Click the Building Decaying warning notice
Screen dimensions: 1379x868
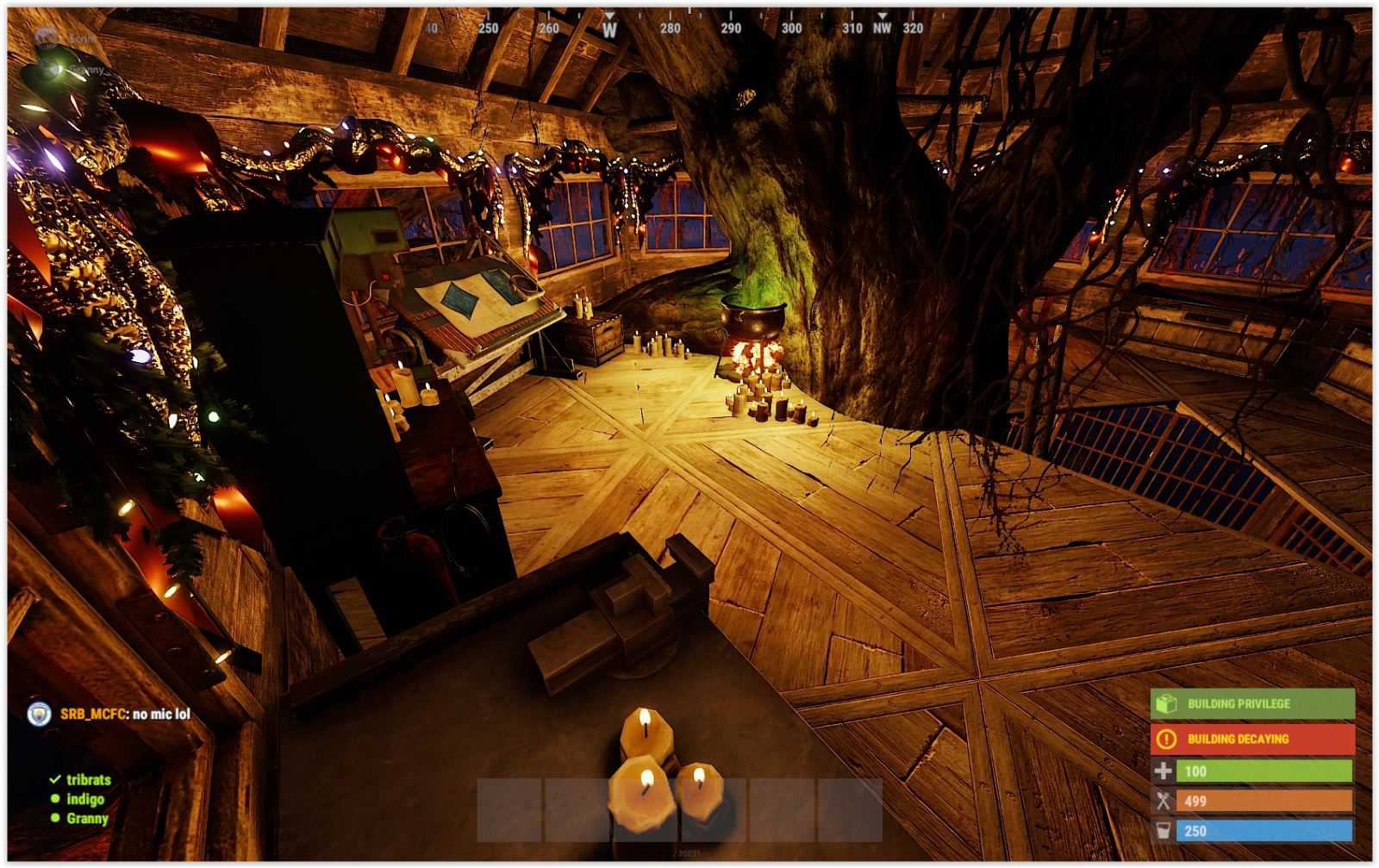[x=1251, y=739]
